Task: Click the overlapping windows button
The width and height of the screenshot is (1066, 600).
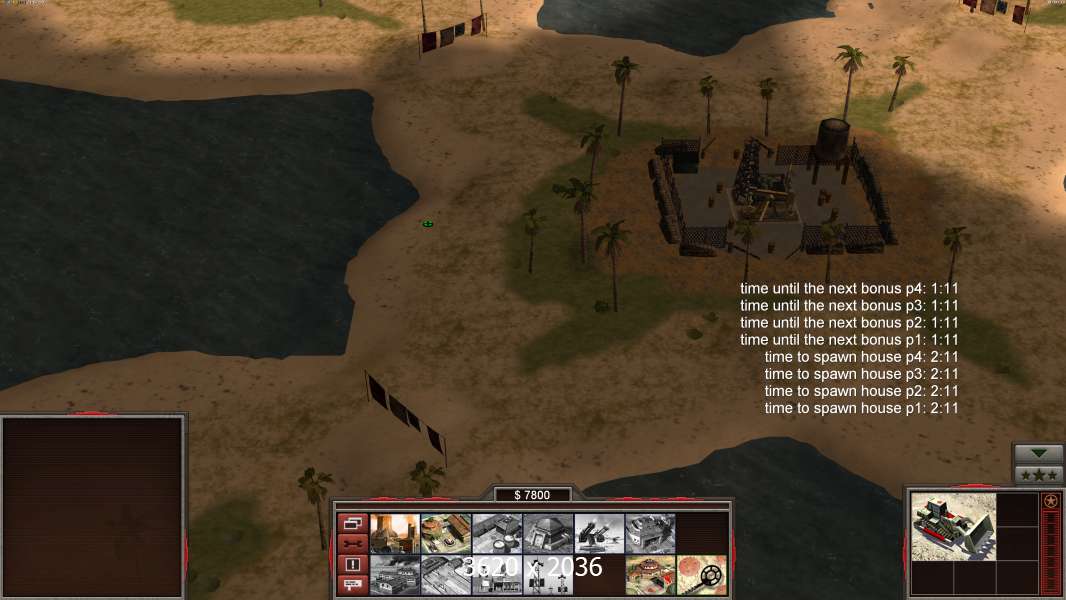Action: 353,523
